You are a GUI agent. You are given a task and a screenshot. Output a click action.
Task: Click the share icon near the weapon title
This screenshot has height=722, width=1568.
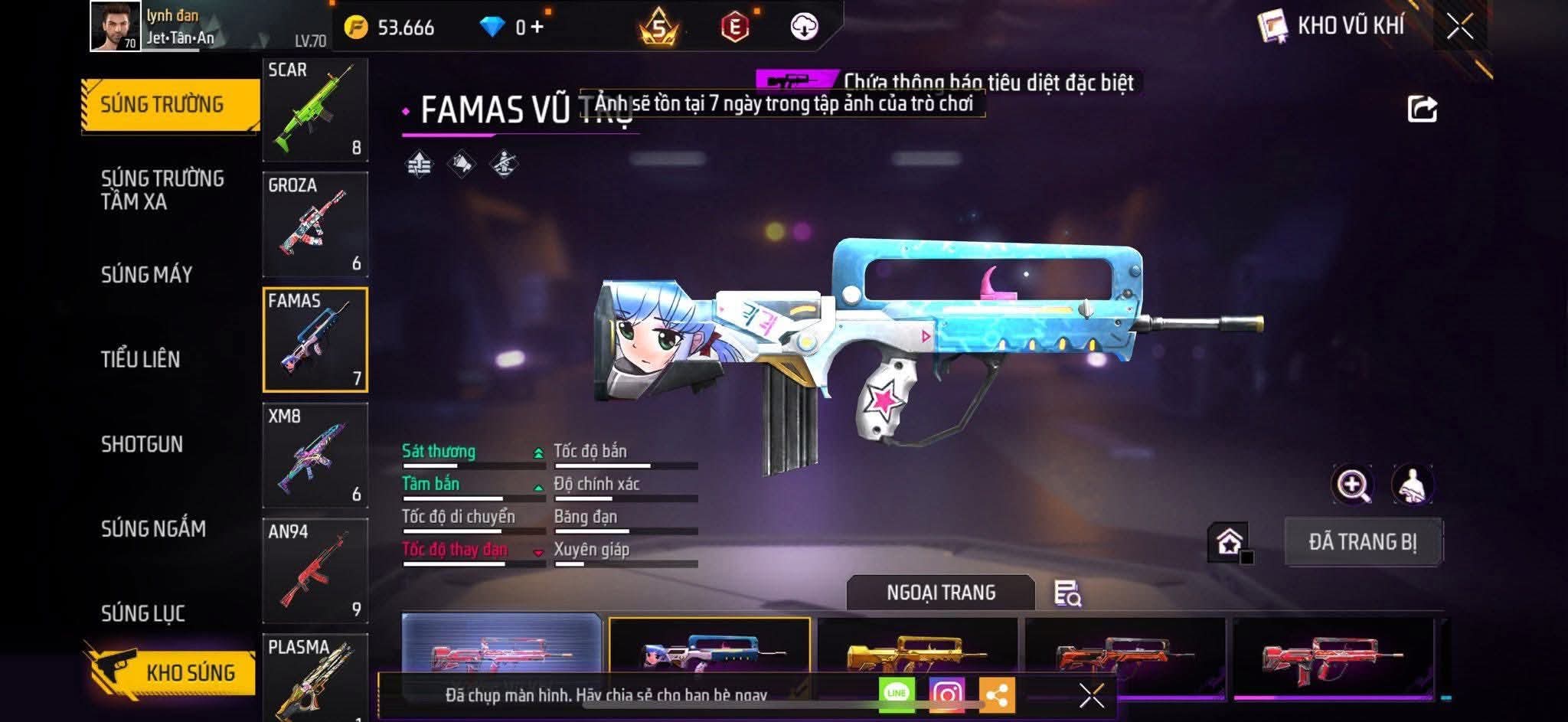click(1422, 109)
